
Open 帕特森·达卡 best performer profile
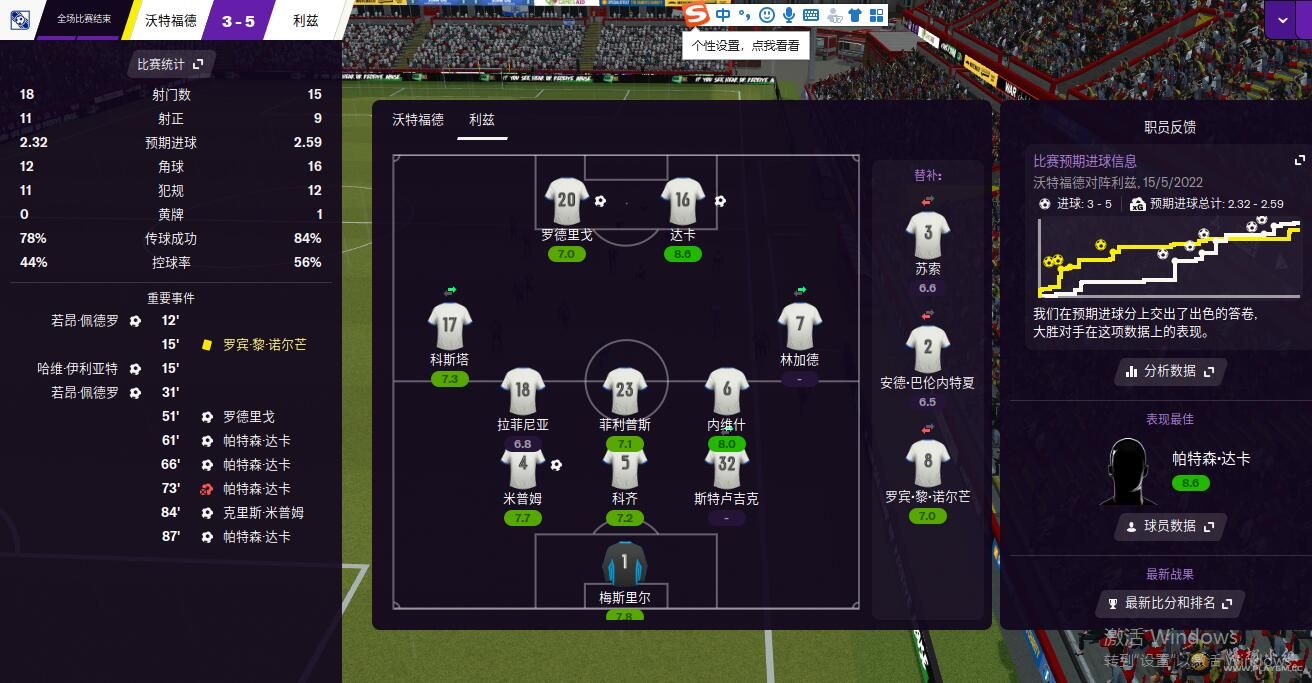click(1210, 459)
